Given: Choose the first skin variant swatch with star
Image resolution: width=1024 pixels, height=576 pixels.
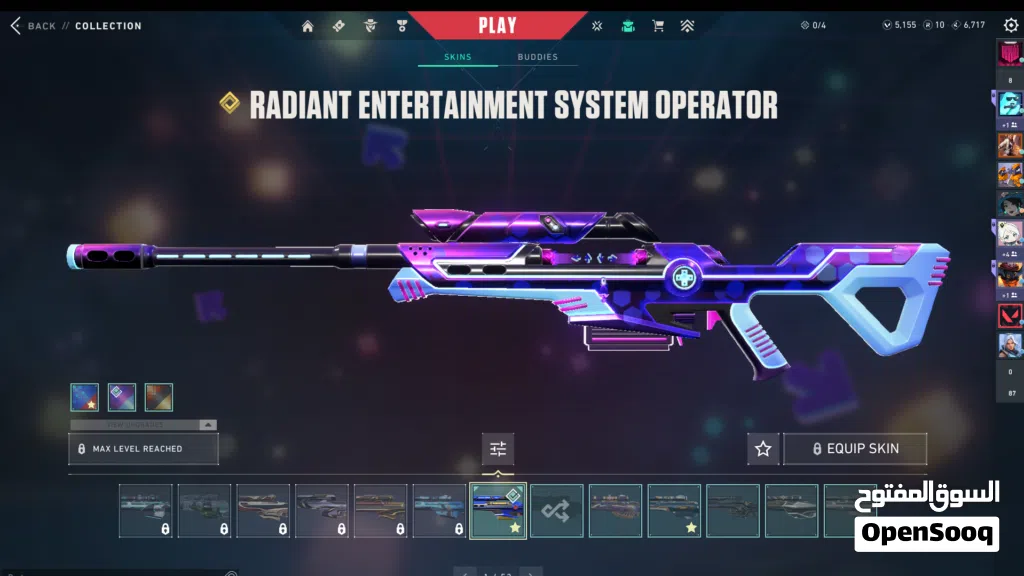Looking at the screenshot, I should click(x=84, y=397).
